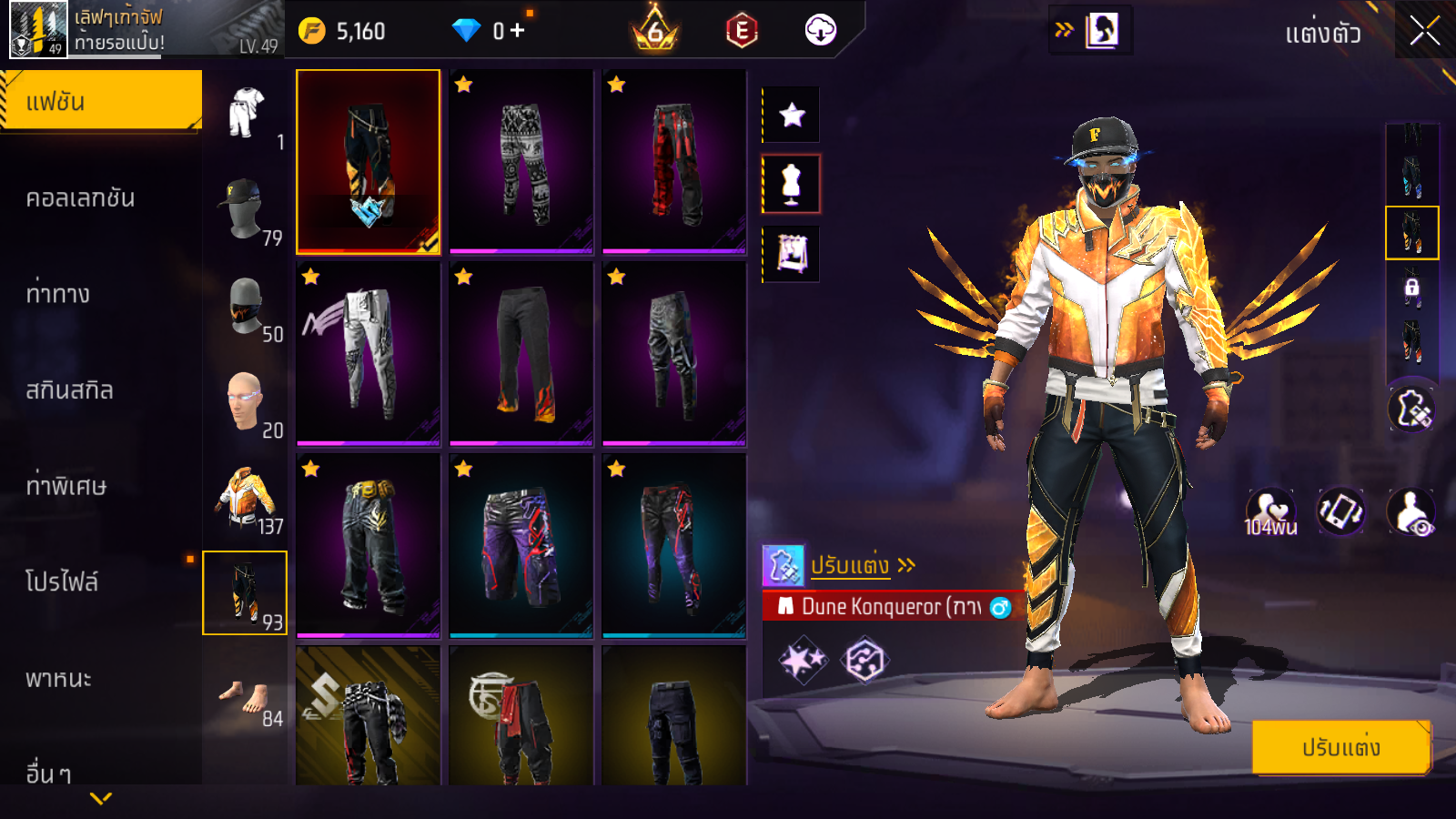Open the พาหนะ tab
1456x819 pixels.
[58, 679]
